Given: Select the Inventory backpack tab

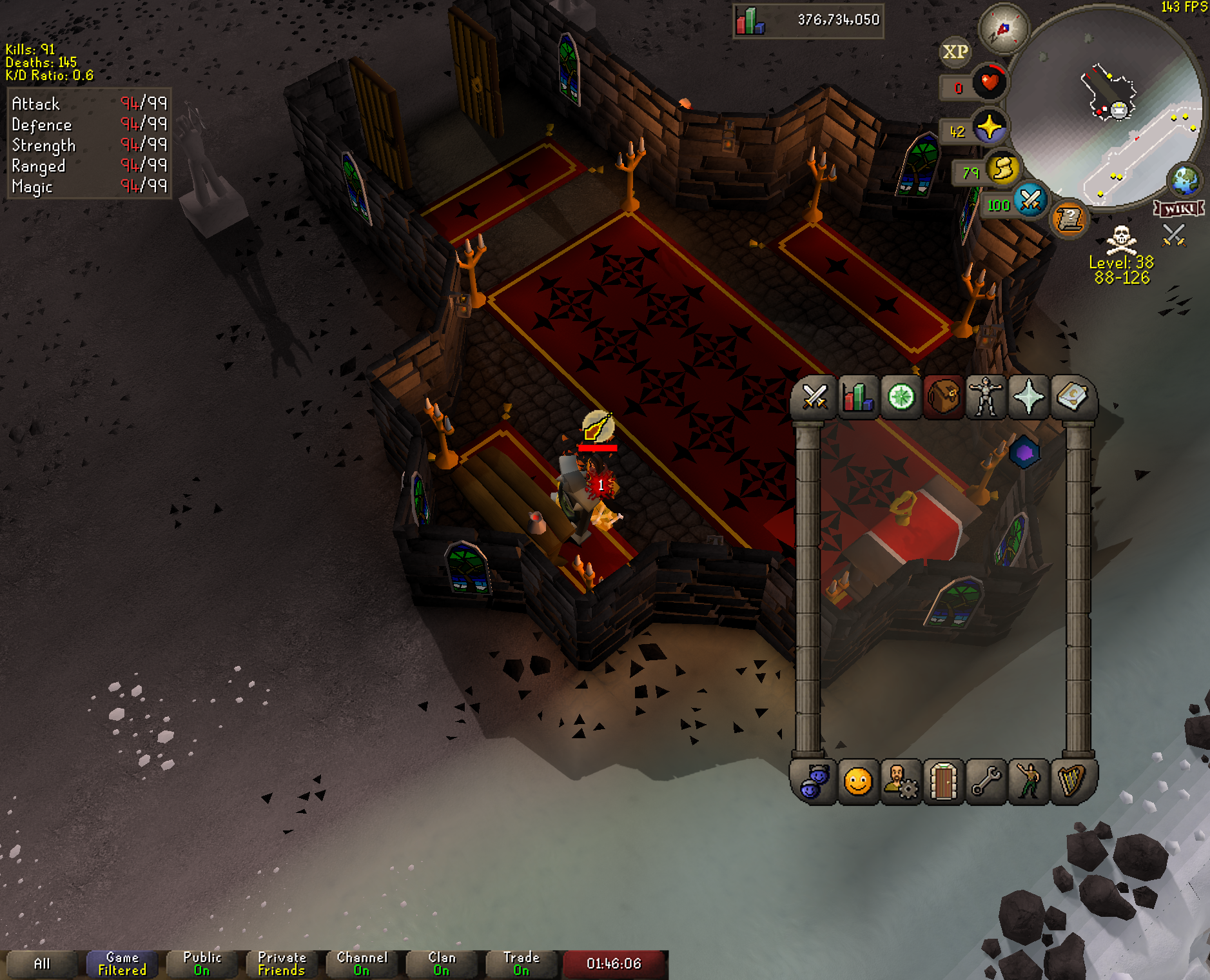Looking at the screenshot, I should [x=944, y=397].
